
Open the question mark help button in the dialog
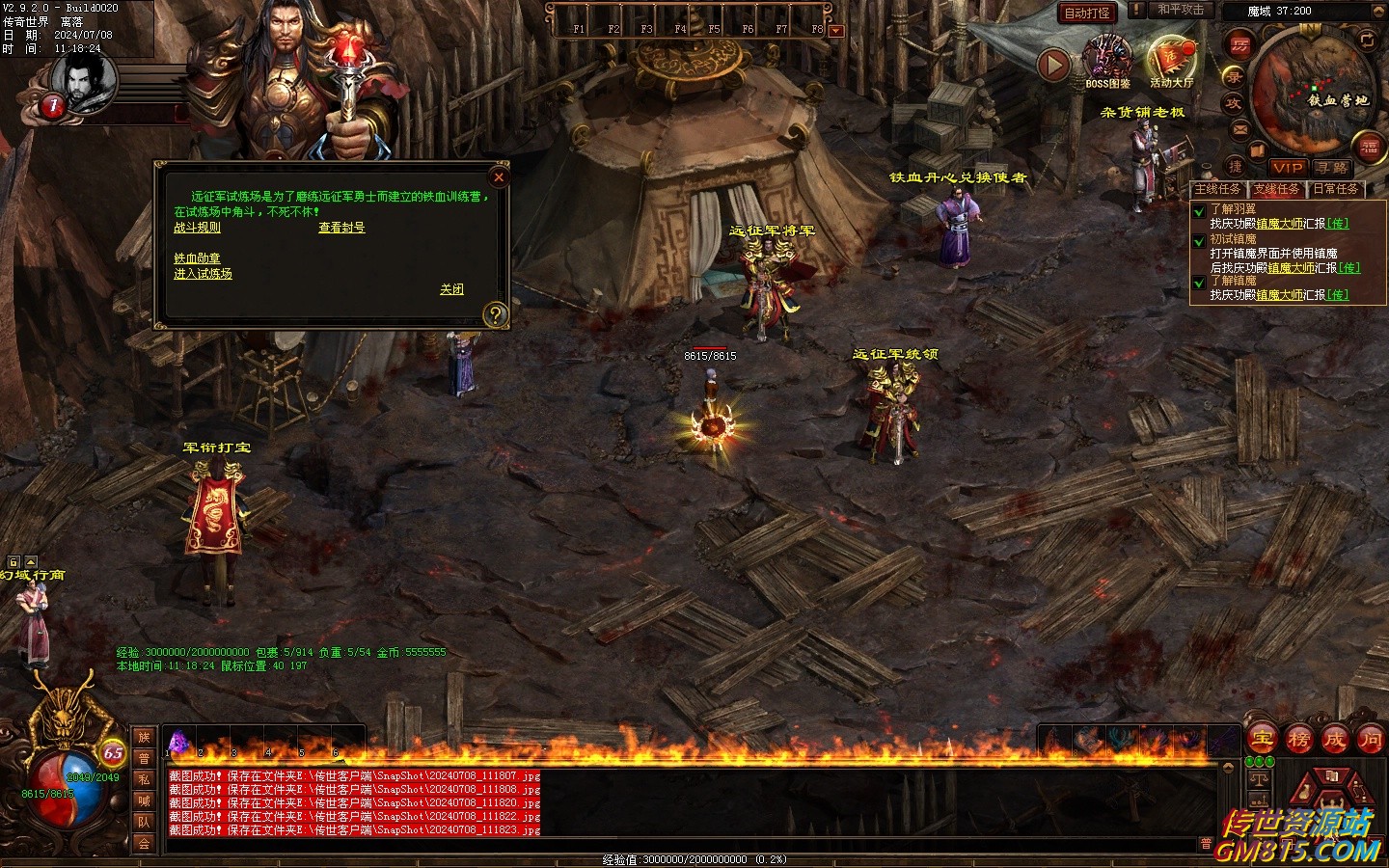click(x=495, y=314)
